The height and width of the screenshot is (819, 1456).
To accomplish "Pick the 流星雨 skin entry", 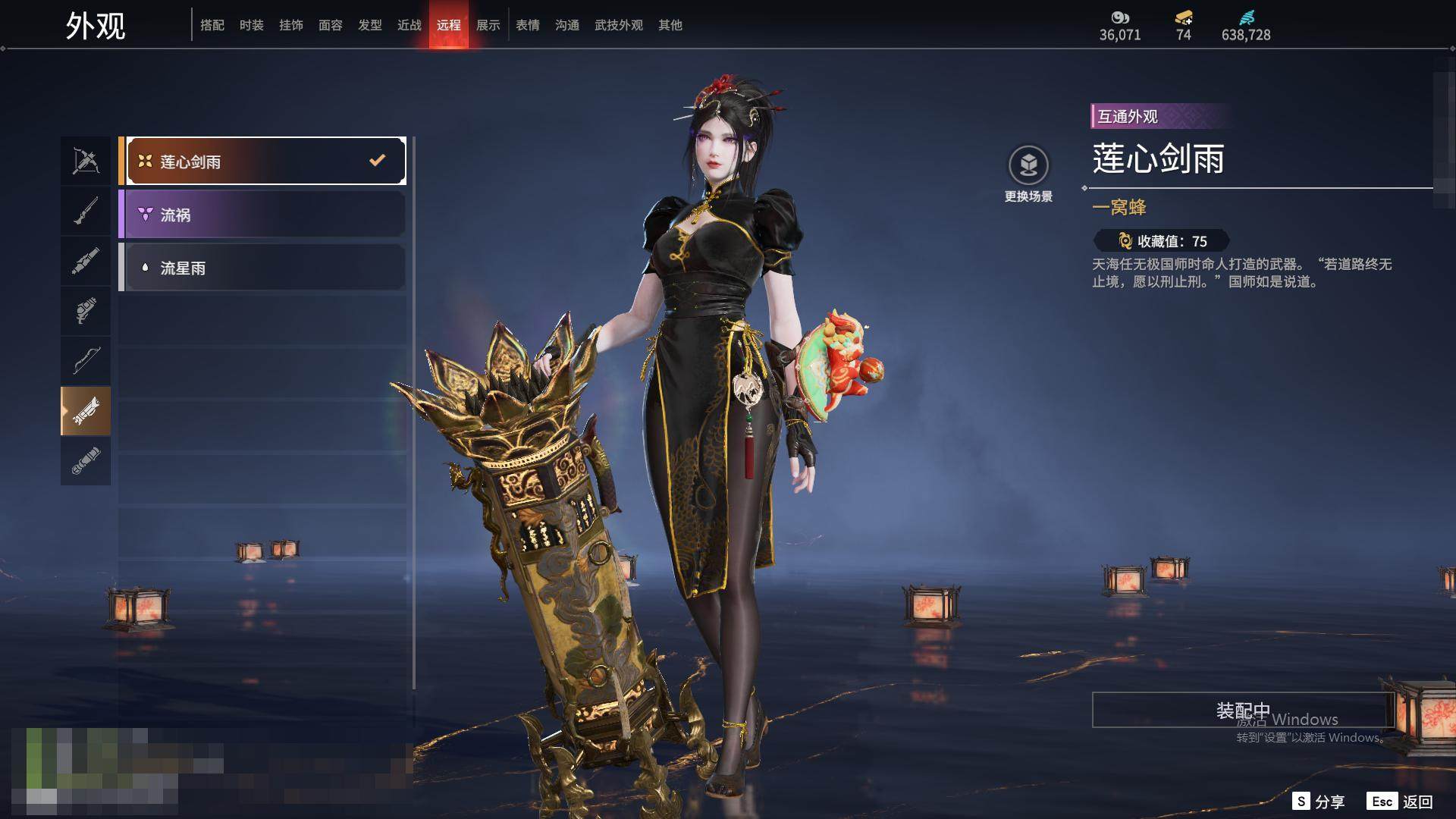I will click(262, 268).
